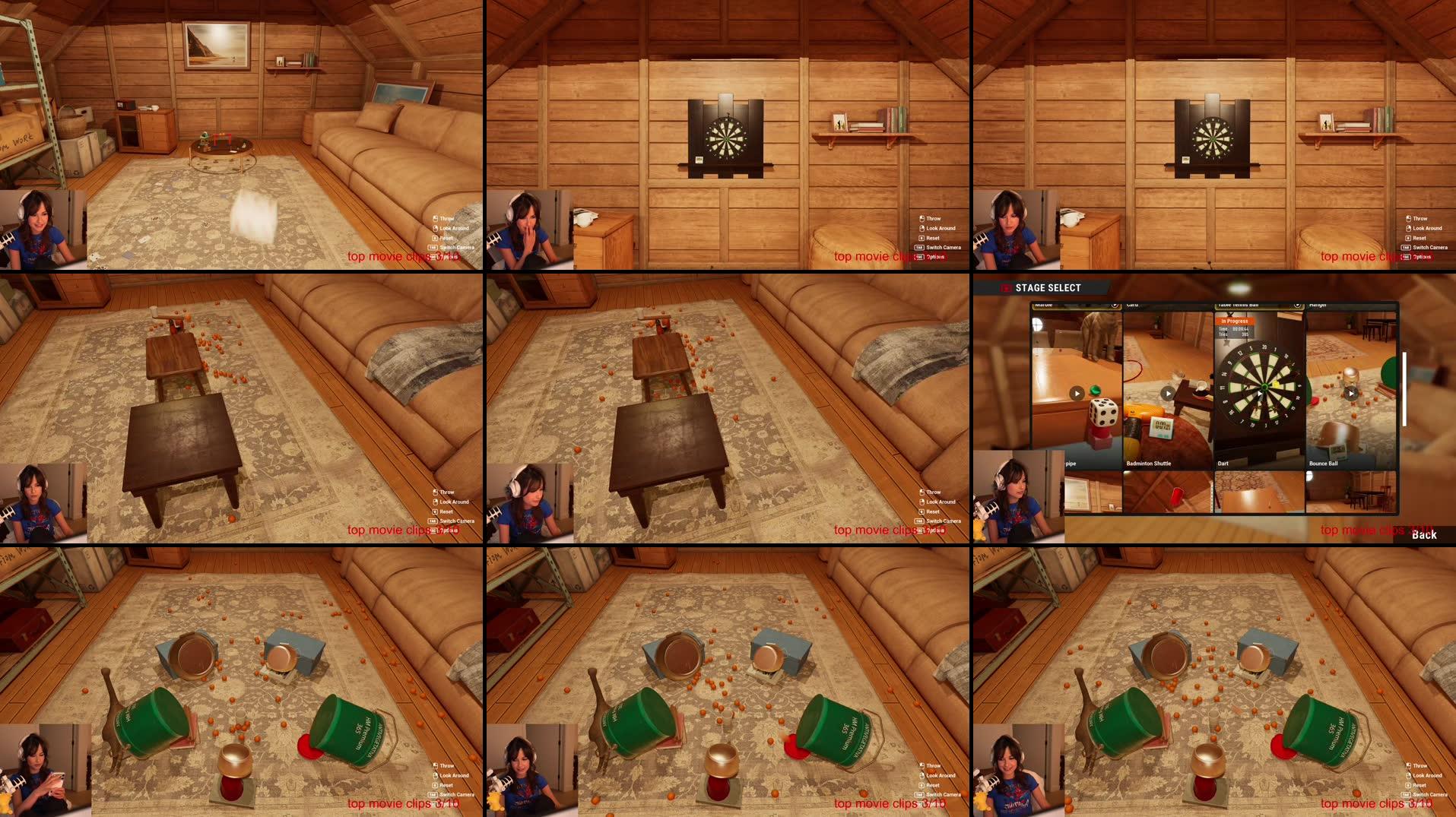Click the play icon on the Dart stage
Screen dimensions: 1456x817
[x=1260, y=393]
